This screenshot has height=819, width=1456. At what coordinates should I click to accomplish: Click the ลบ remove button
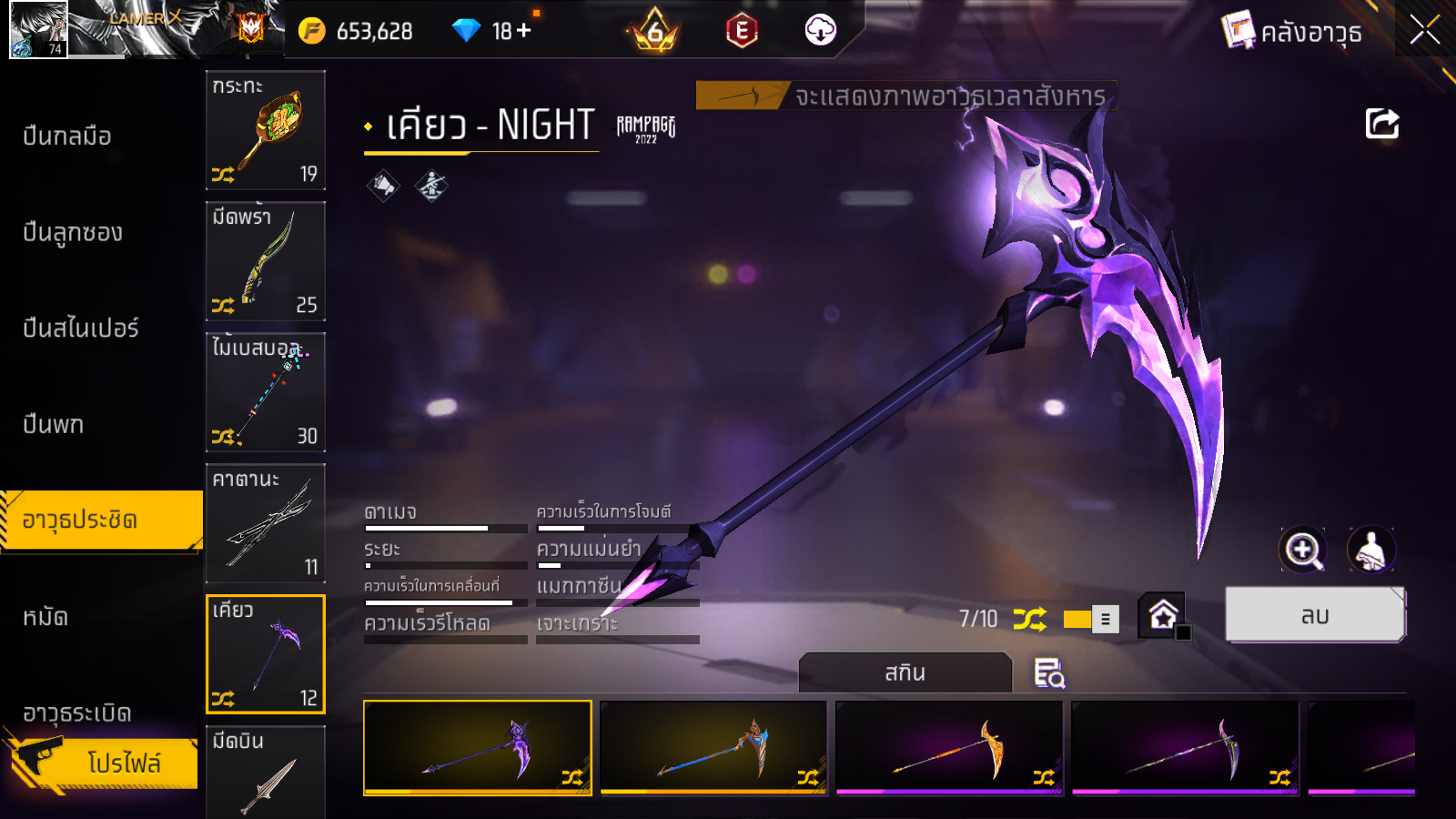coord(1315,616)
